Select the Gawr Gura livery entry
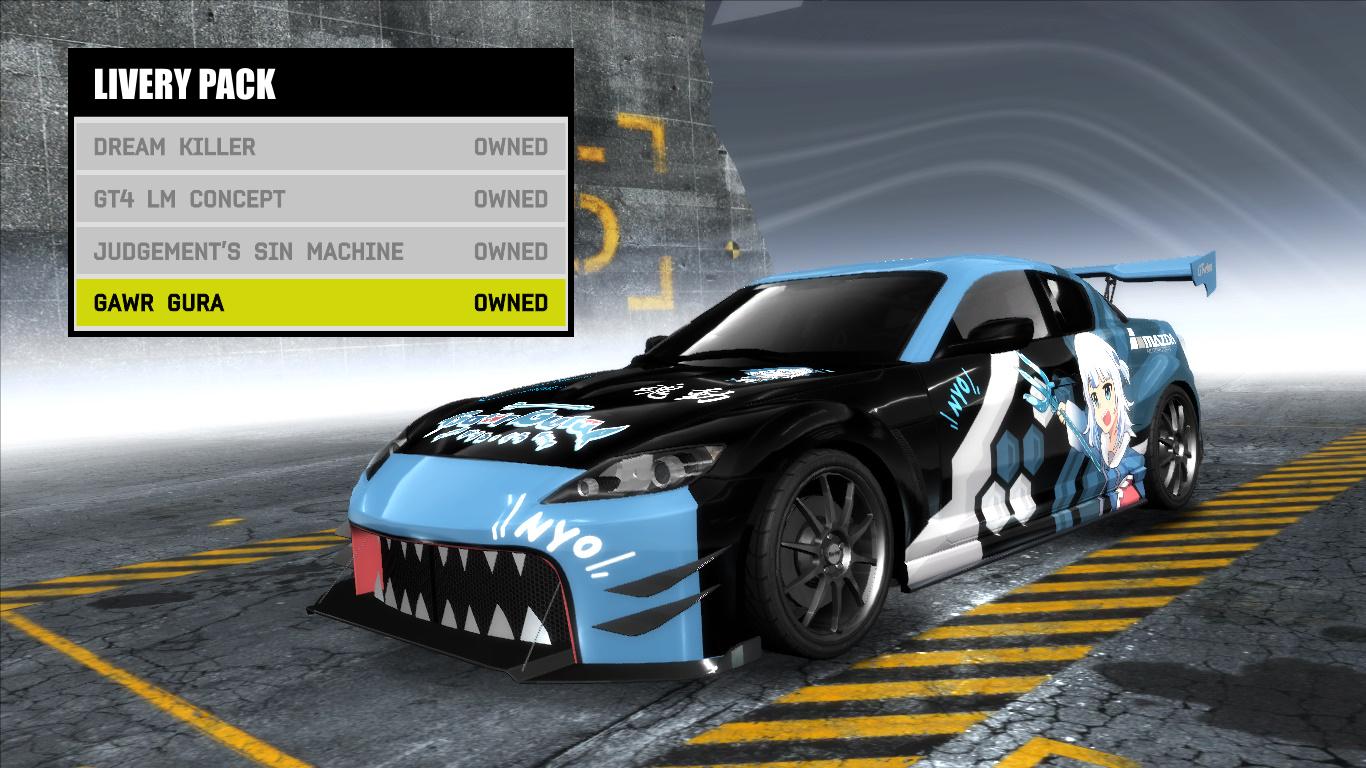The image size is (1366, 768). click(160, 304)
